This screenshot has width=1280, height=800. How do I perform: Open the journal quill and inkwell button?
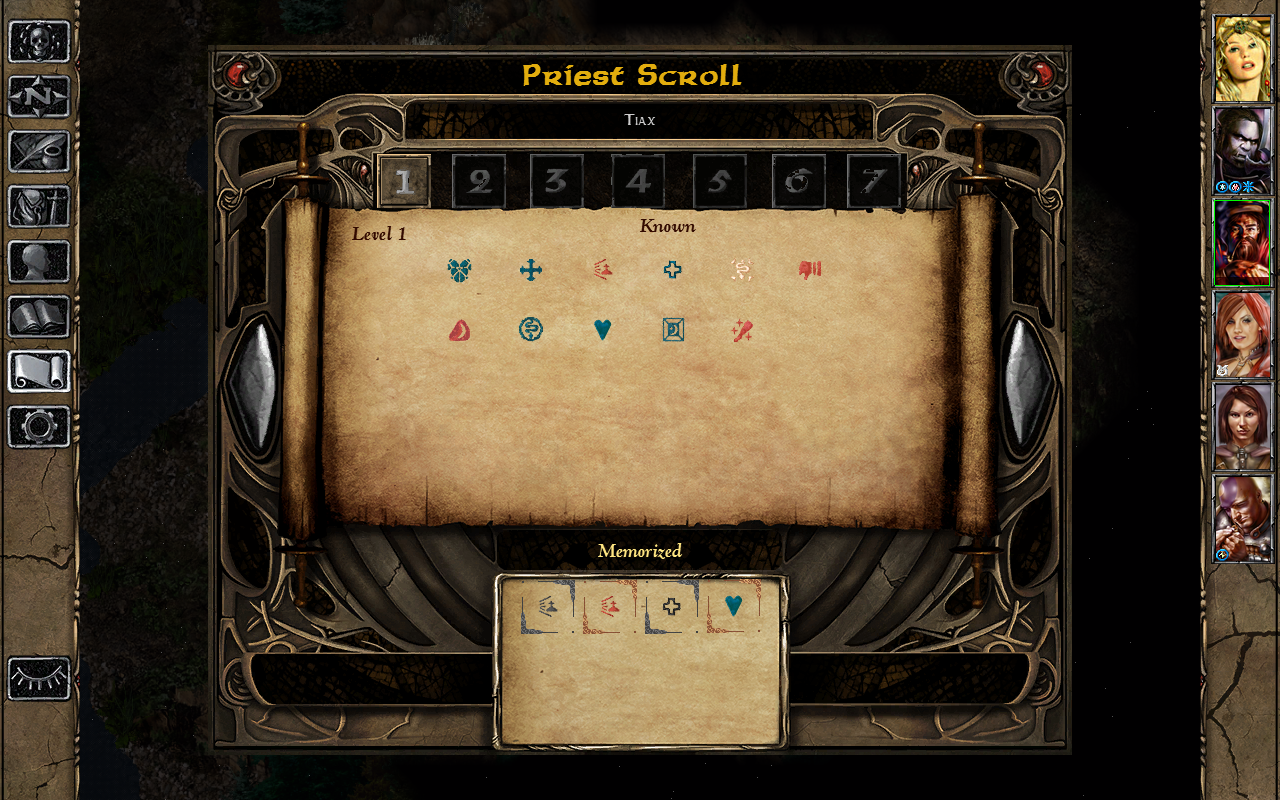[x=39, y=152]
